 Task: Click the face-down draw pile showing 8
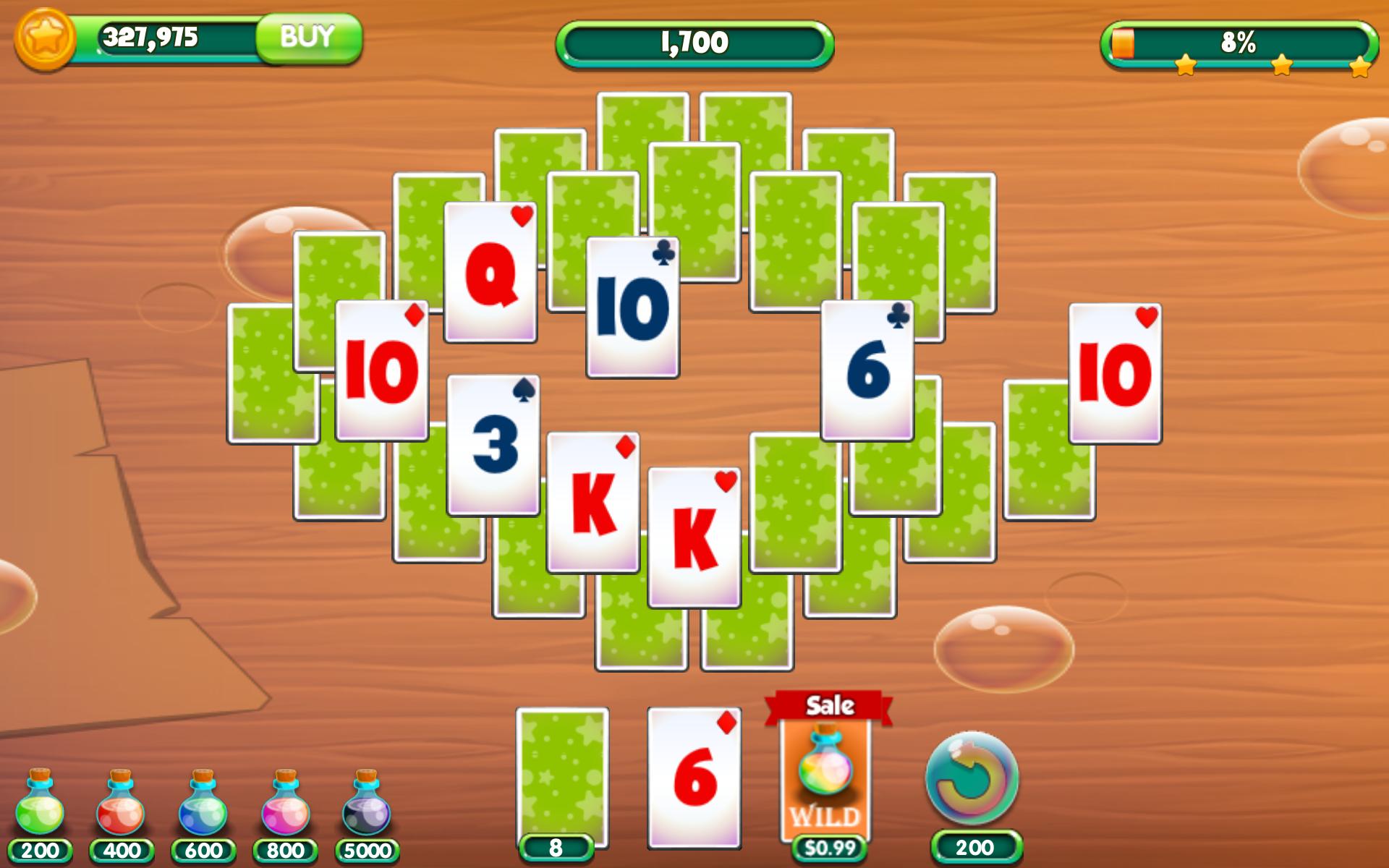pyautogui.click(x=561, y=774)
